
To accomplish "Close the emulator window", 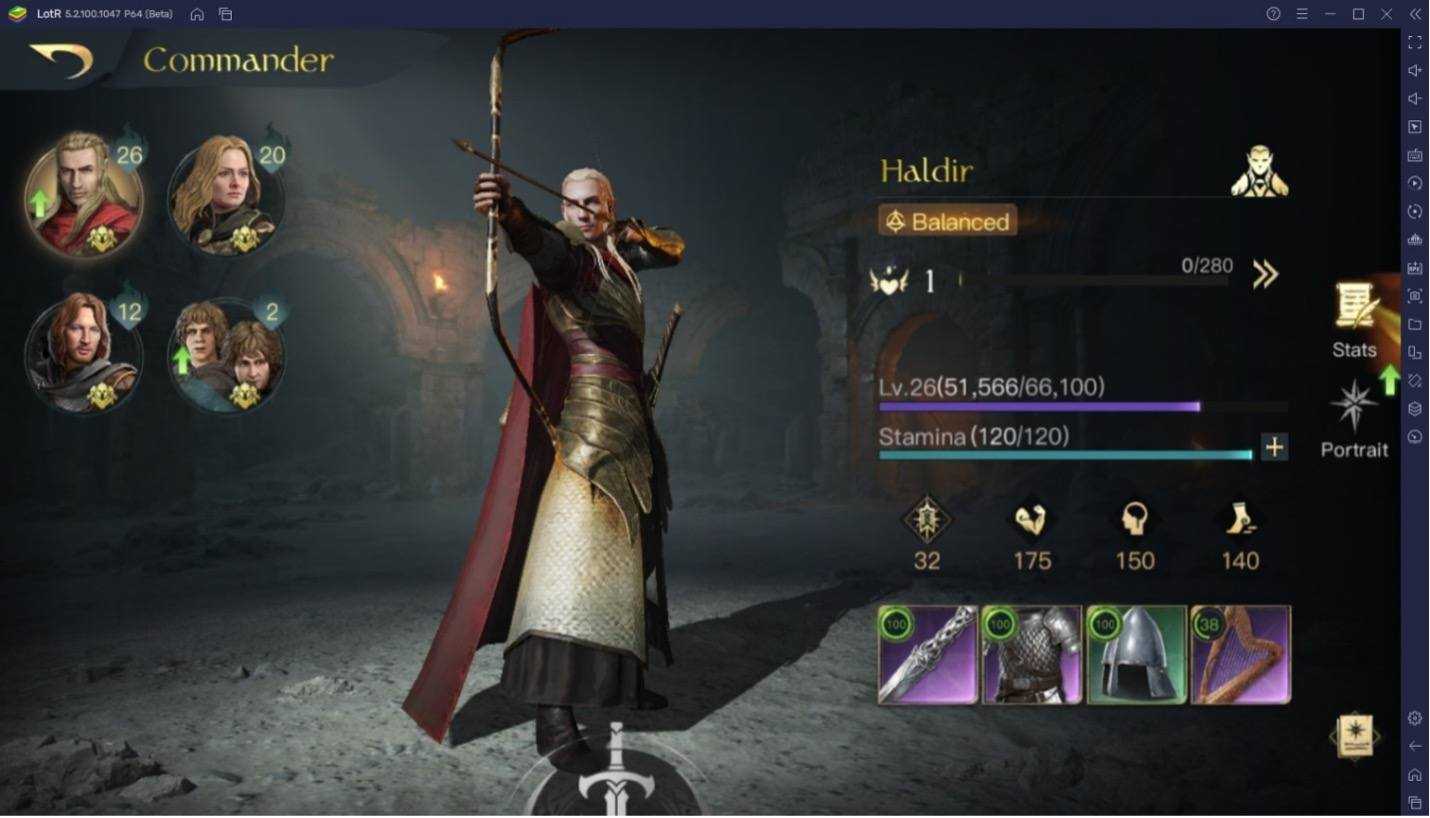I will coord(1386,14).
